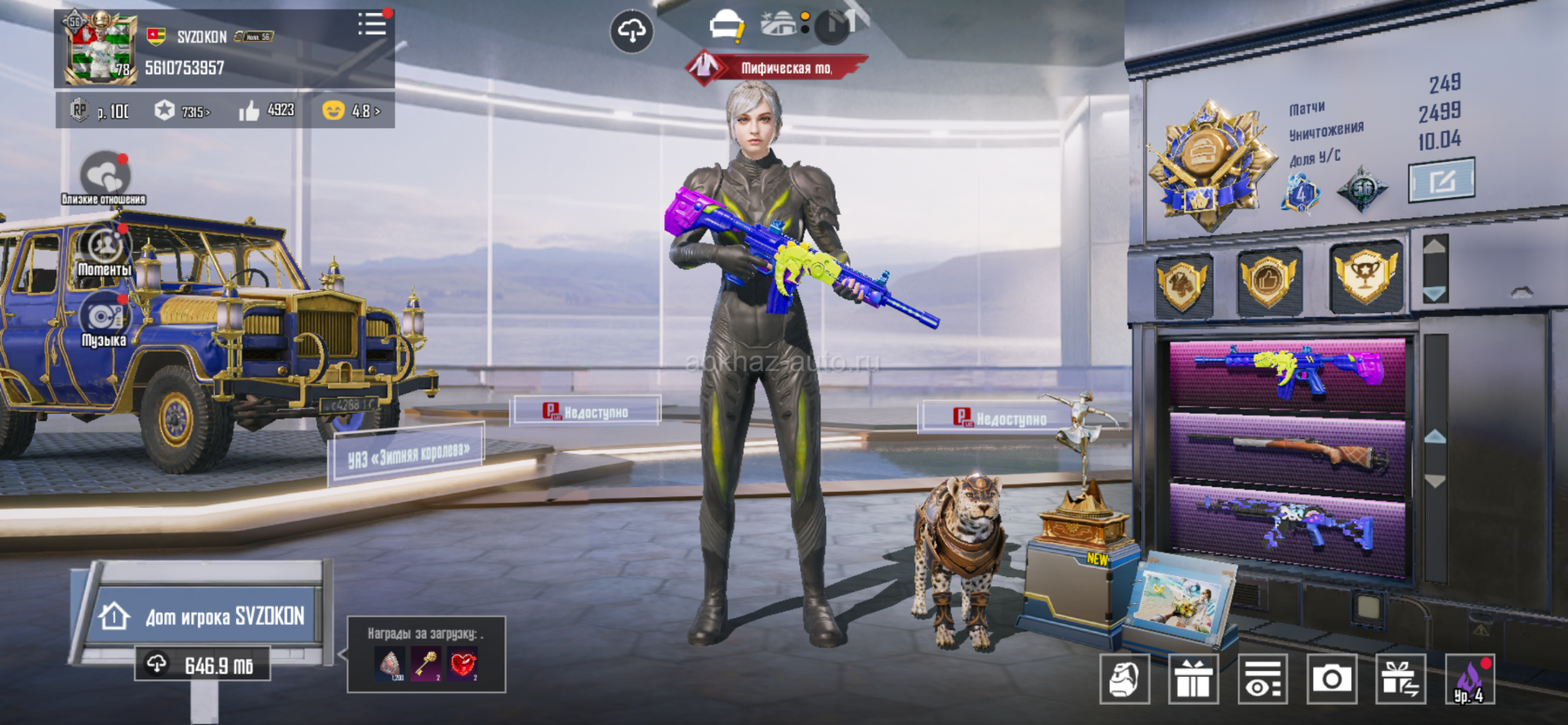Open the purple flame 'Ур. 4' icon
1568x725 pixels.
(x=1470, y=678)
